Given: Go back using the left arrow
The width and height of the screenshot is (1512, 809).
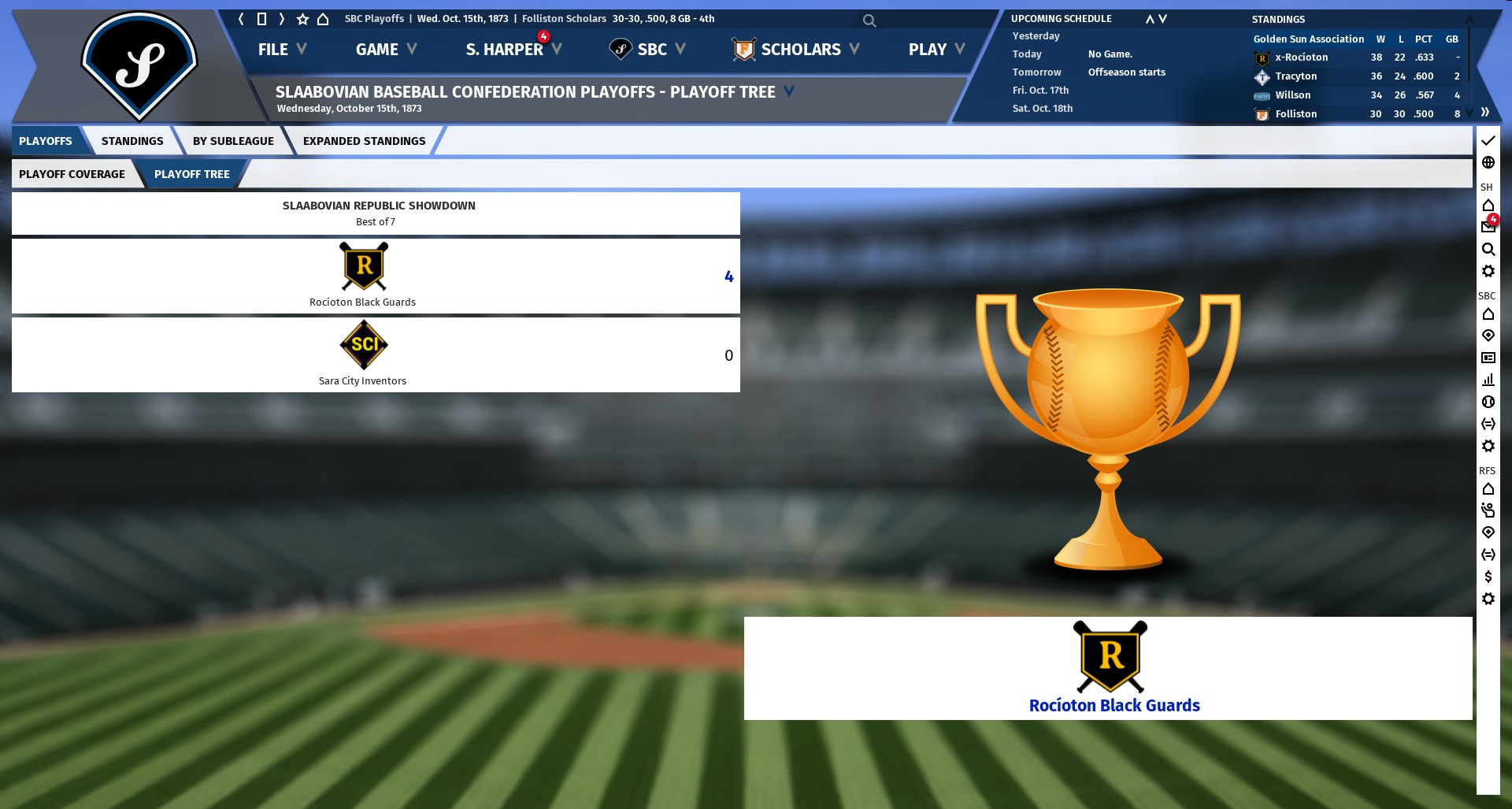Looking at the screenshot, I should pyautogui.click(x=241, y=19).
